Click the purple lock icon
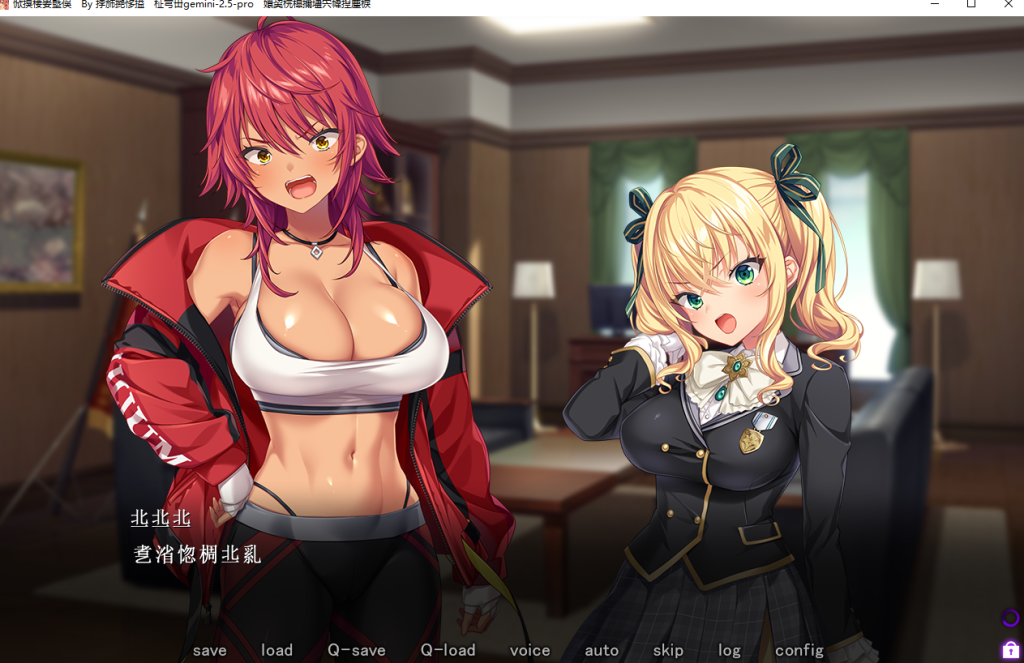 1010,649
